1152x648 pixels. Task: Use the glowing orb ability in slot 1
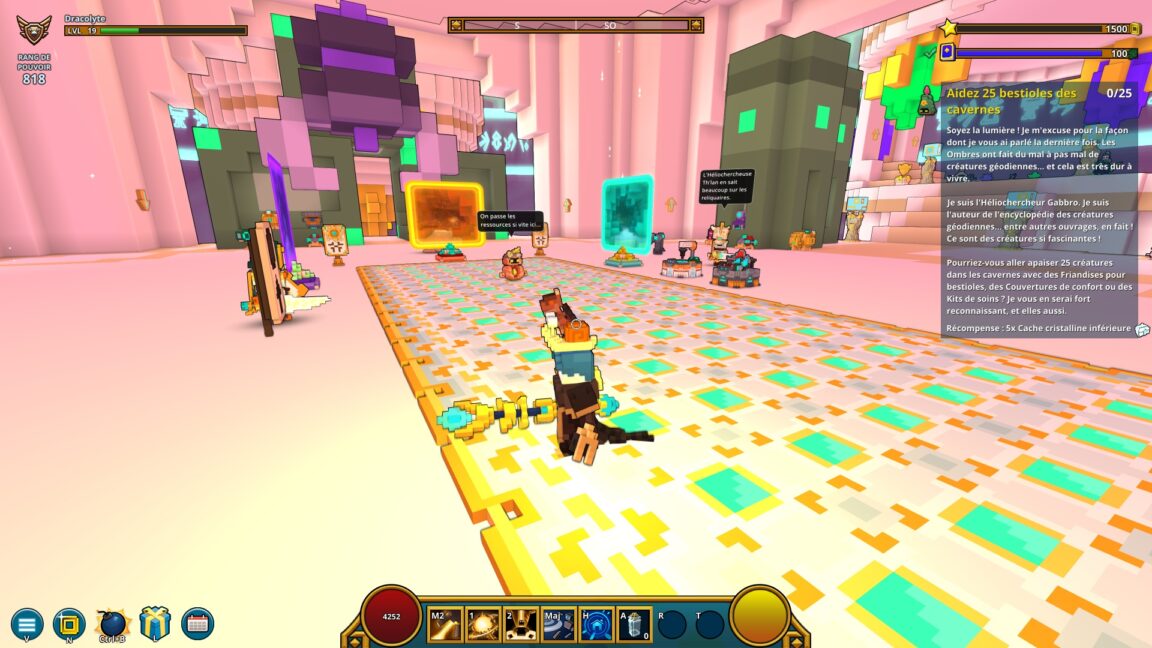pos(483,624)
